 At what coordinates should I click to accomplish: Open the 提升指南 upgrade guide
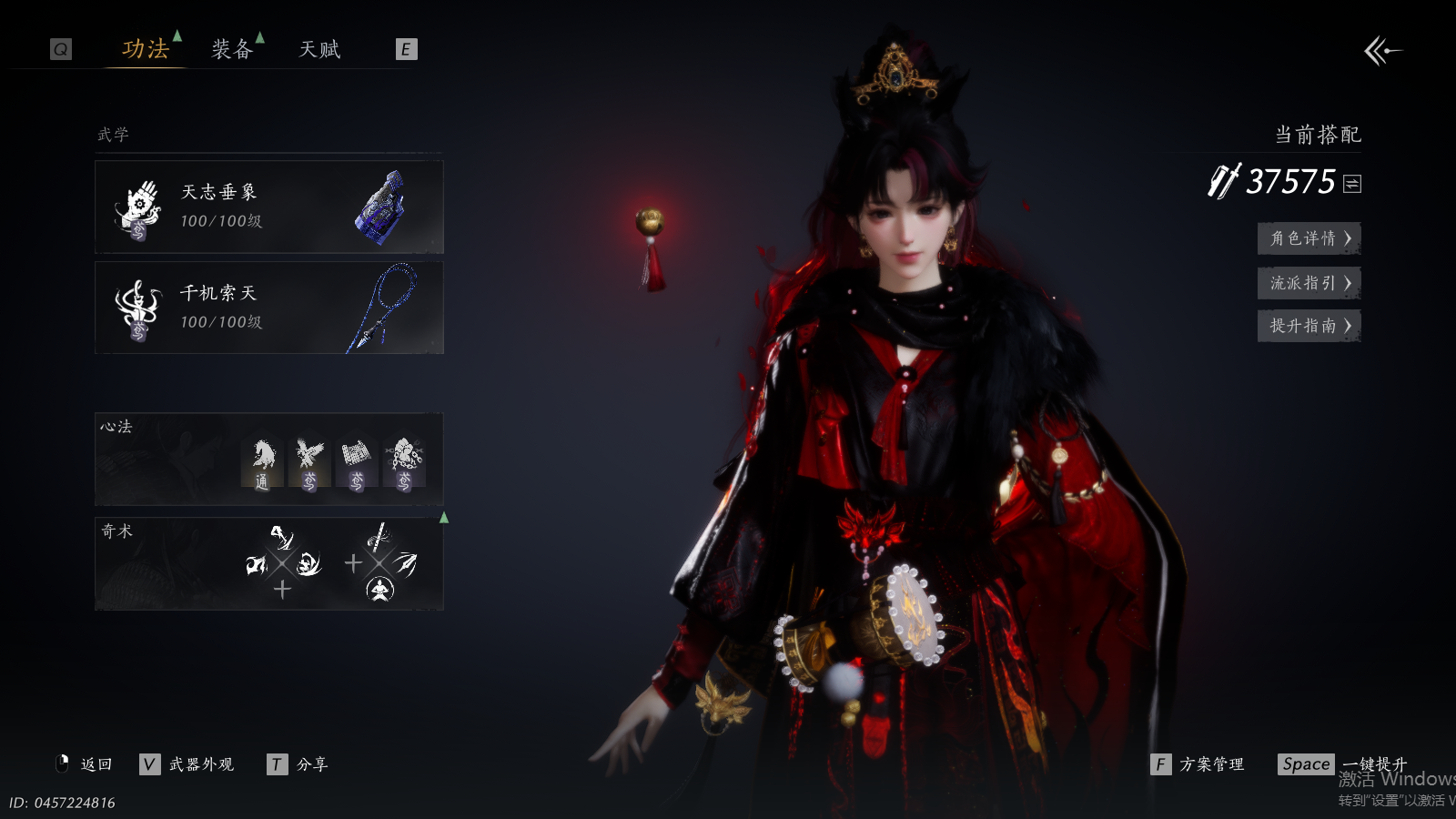[x=1309, y=326]
